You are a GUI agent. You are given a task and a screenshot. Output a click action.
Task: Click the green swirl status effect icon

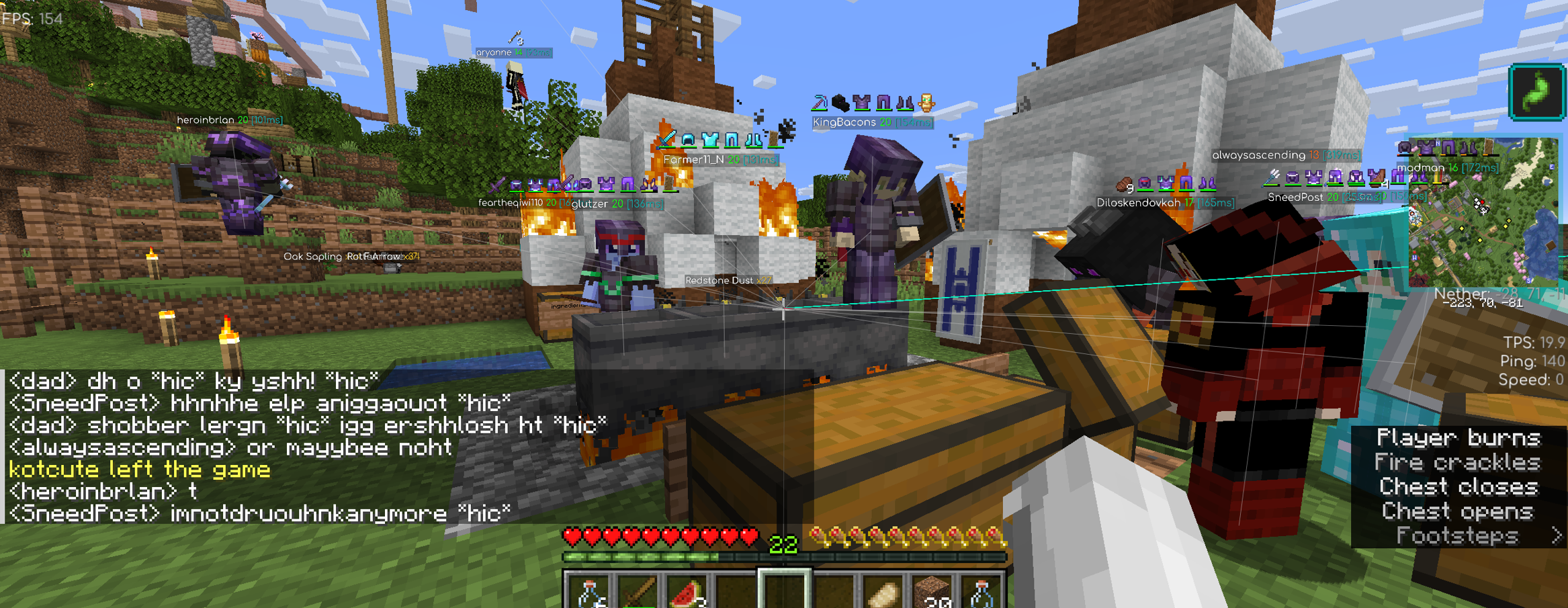pyautogui.click(x=1537, y=93)
